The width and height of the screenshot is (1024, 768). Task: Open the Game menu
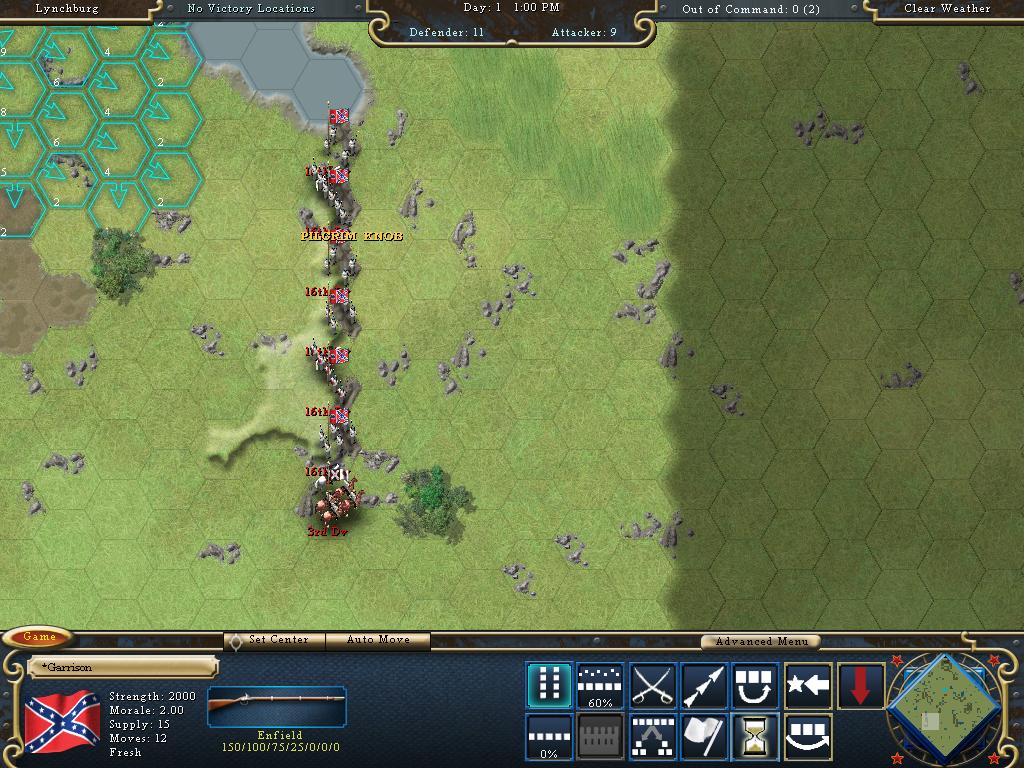(x=40, y=637)
